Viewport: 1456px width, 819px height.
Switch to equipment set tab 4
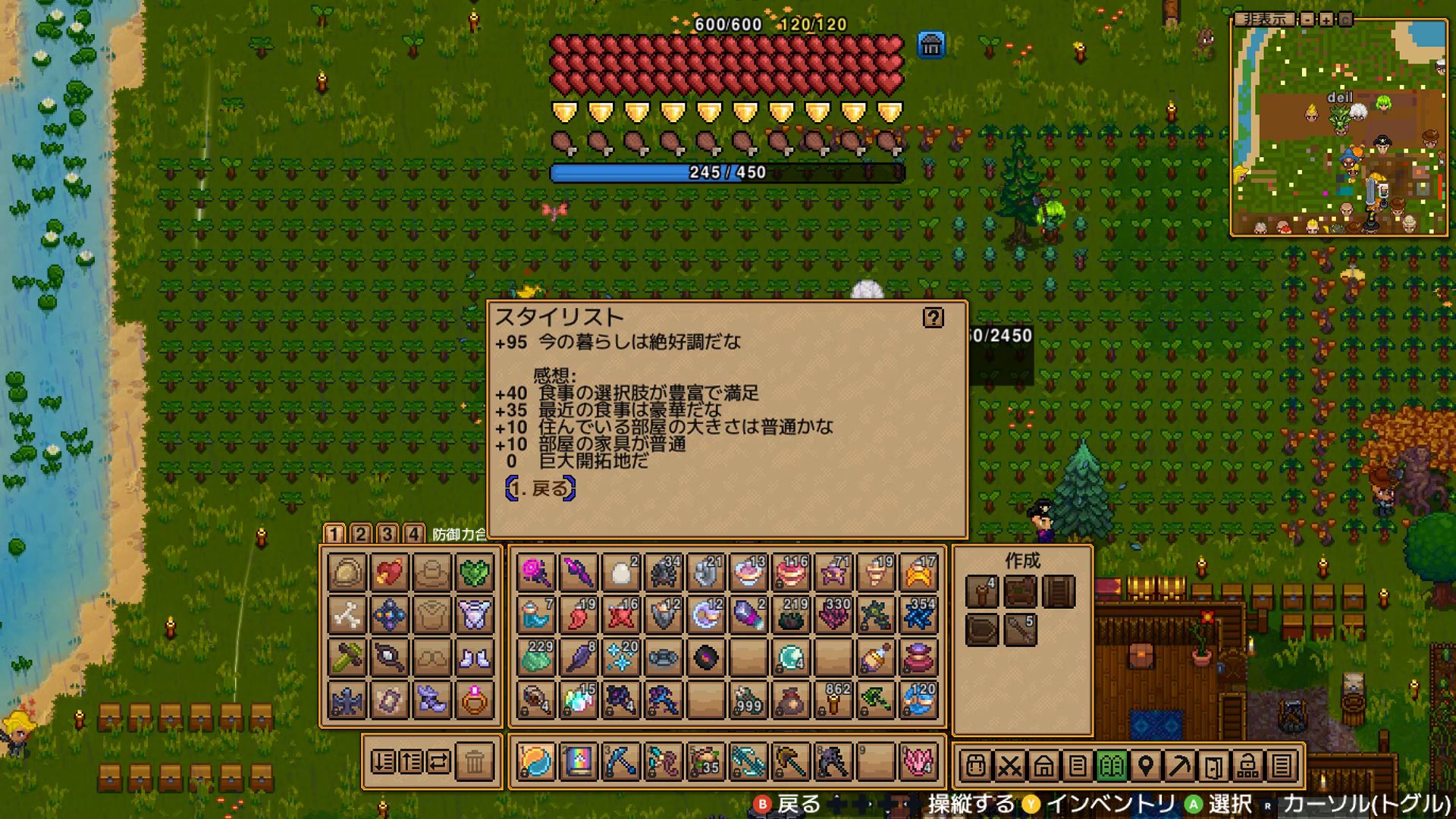(x=413, y=534)
